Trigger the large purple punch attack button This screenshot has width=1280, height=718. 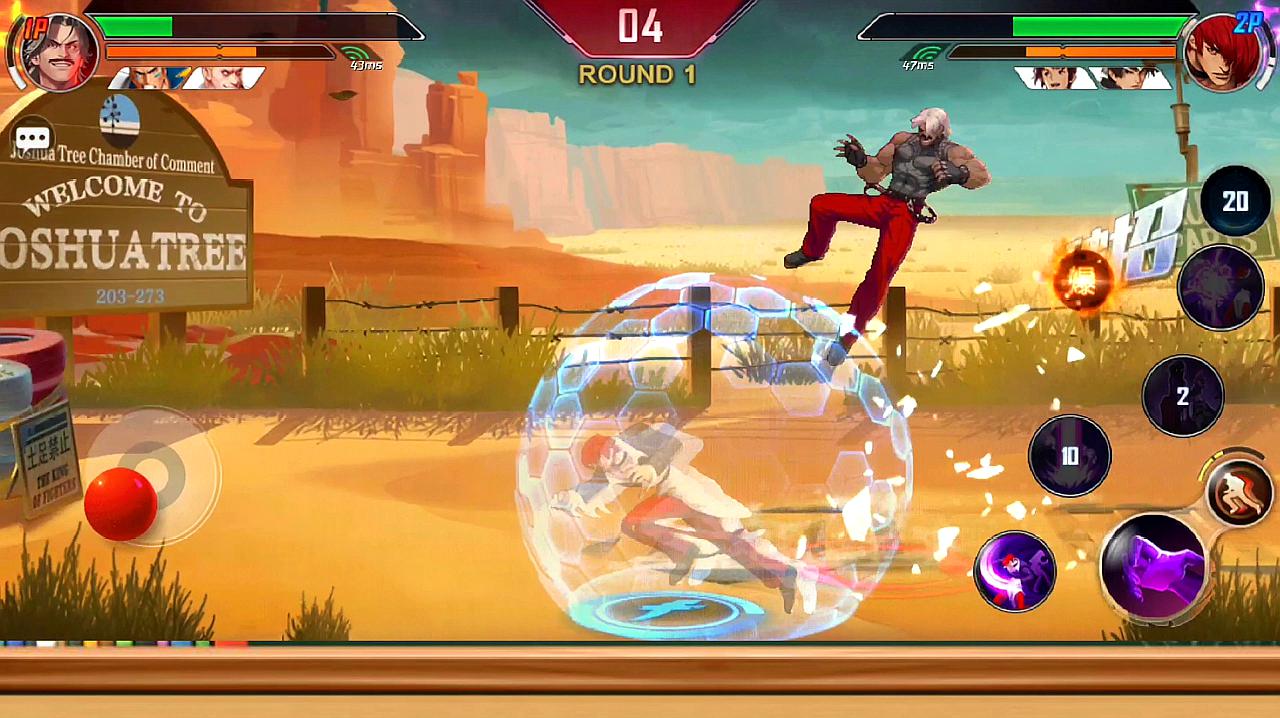[1153, 567]
